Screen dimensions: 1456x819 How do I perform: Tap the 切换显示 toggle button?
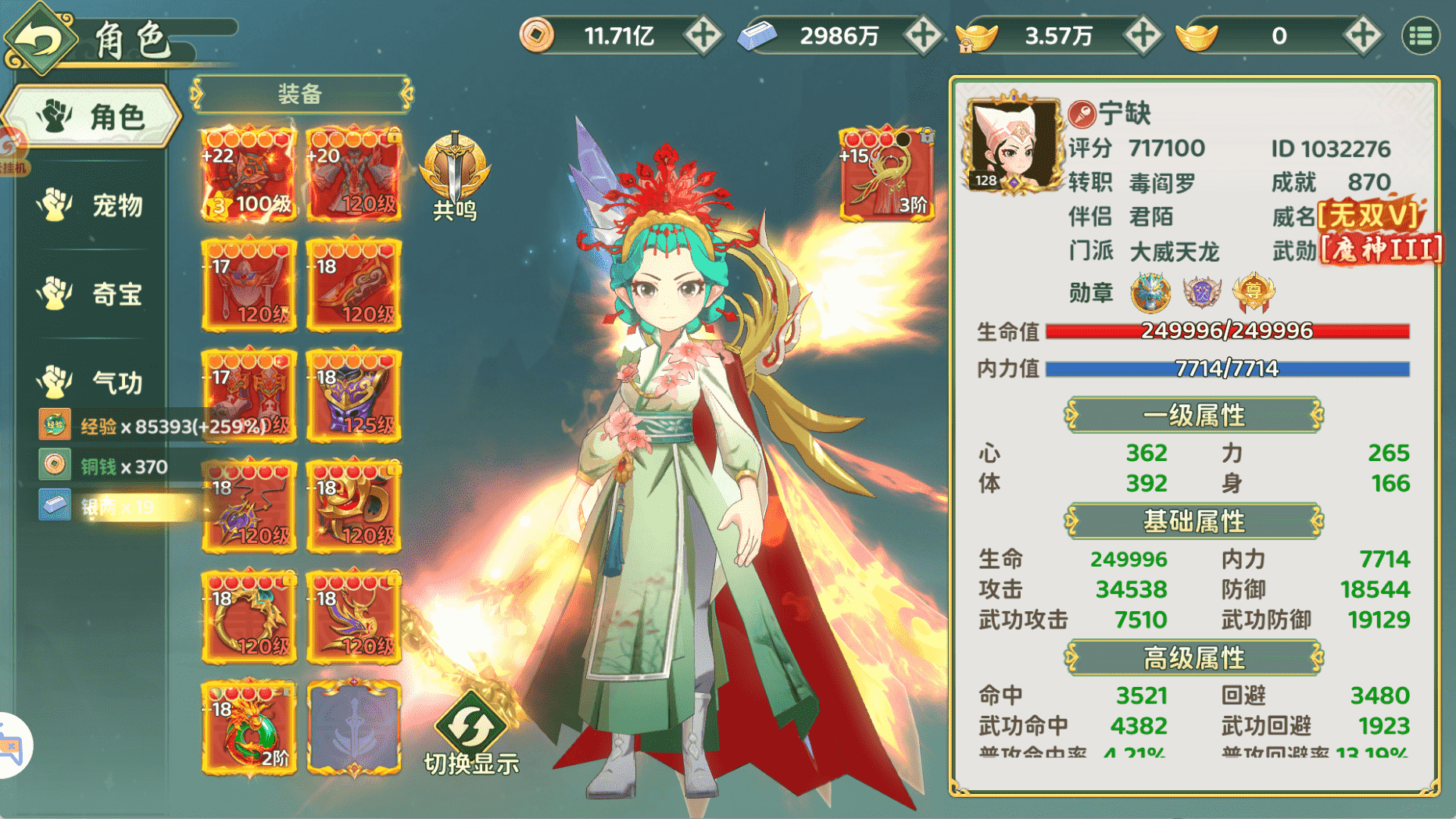tap(471, 735)
